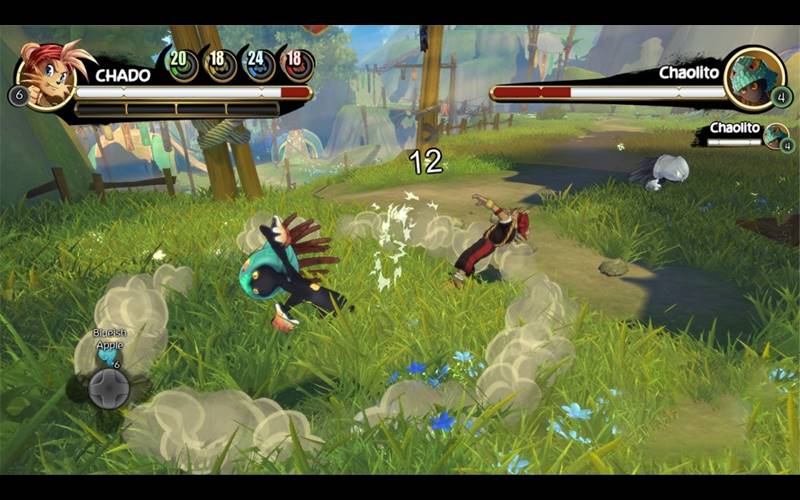This screenshot has width=800, height=500.
Task: Choose the green element icon showing 20
Action: pos(180,64)
